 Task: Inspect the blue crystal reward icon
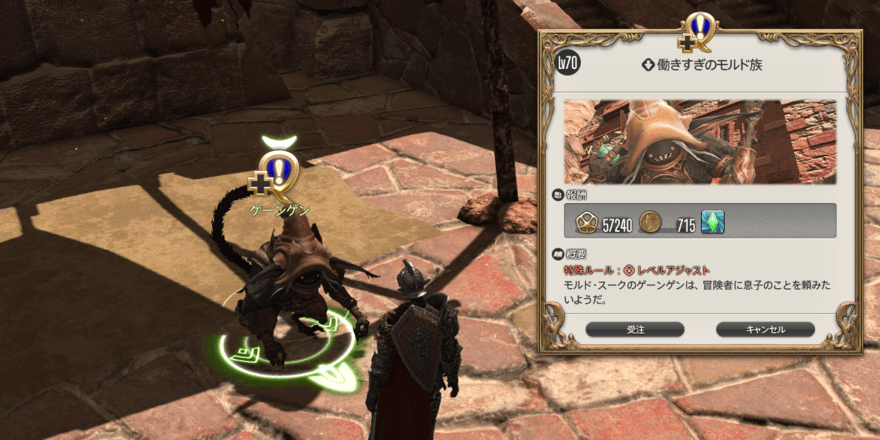[x=712, y=222]
